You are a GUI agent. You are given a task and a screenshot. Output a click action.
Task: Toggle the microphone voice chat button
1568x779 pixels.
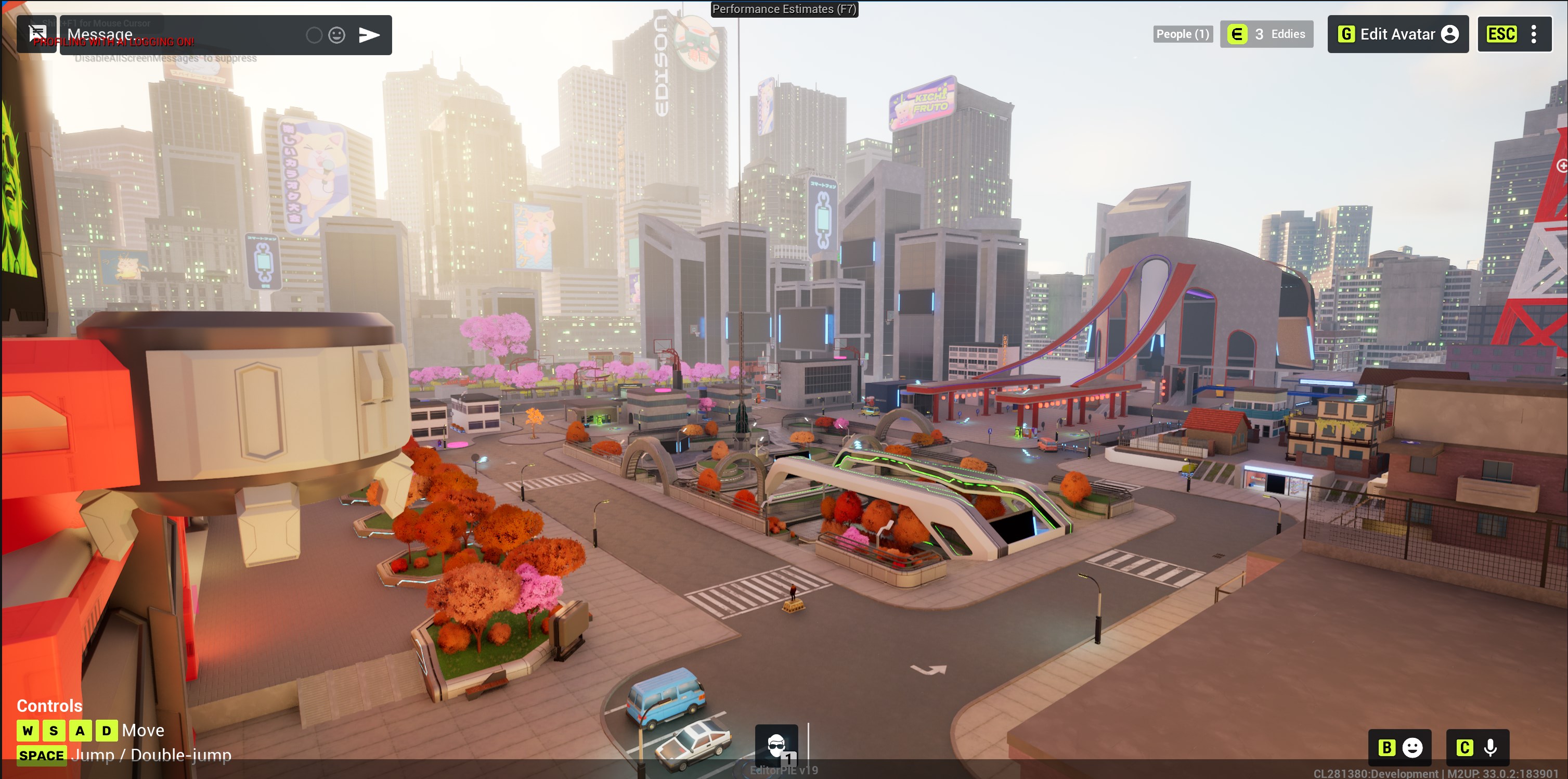coord(1478,747)
